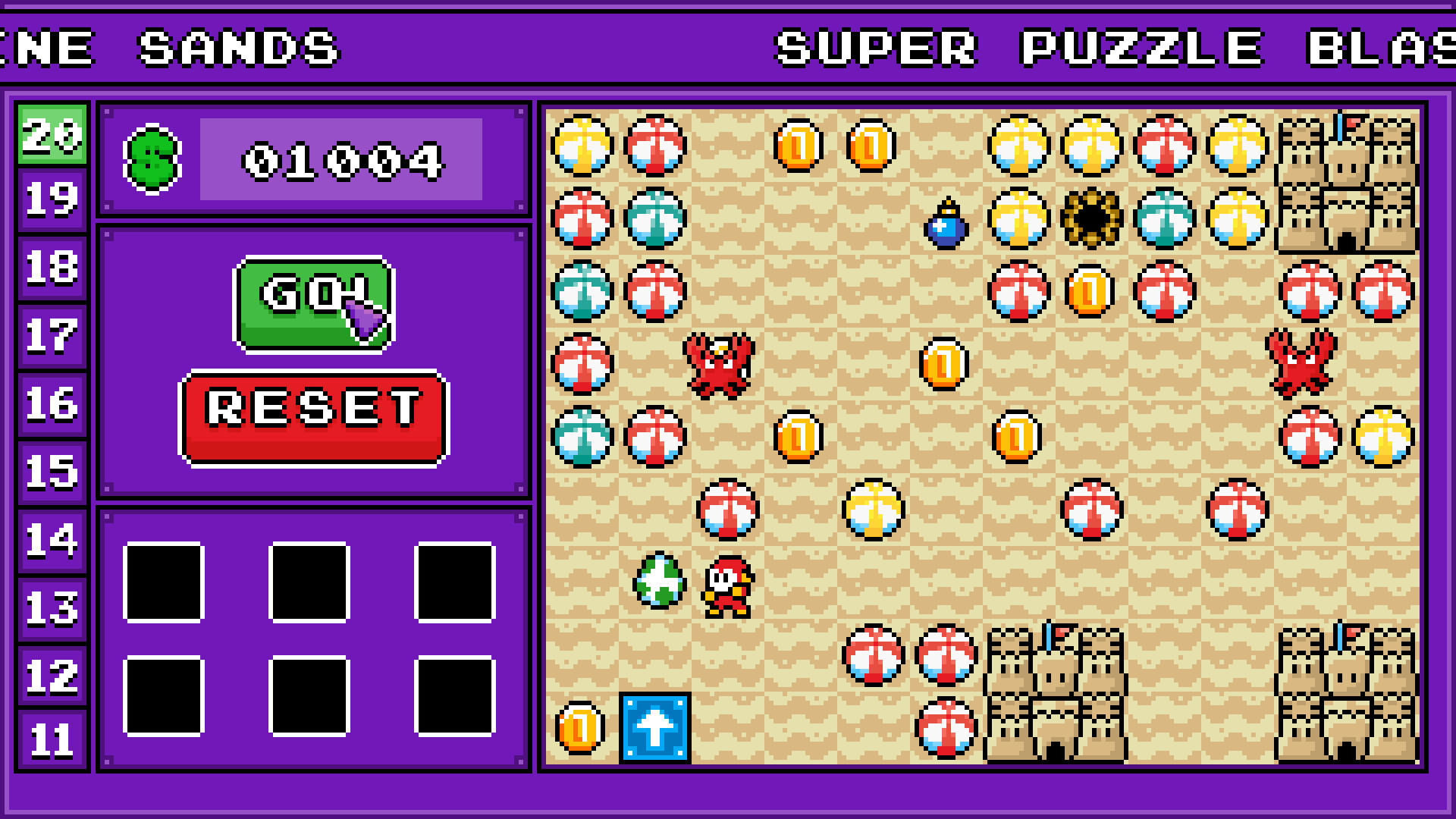Select the coin next to the arrow tile

(578, 726)
